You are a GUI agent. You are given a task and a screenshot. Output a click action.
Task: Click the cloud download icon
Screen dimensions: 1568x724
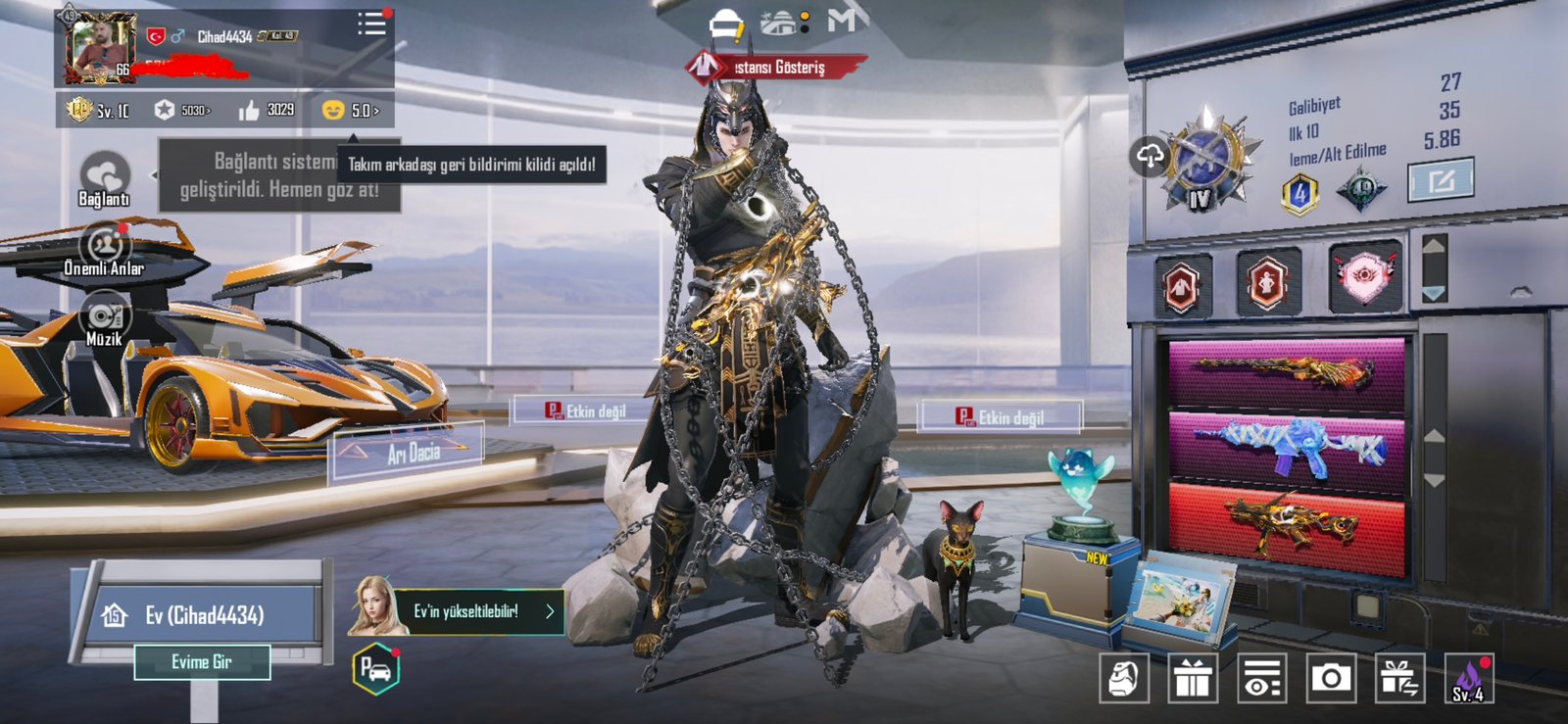tap(1150, 156)
